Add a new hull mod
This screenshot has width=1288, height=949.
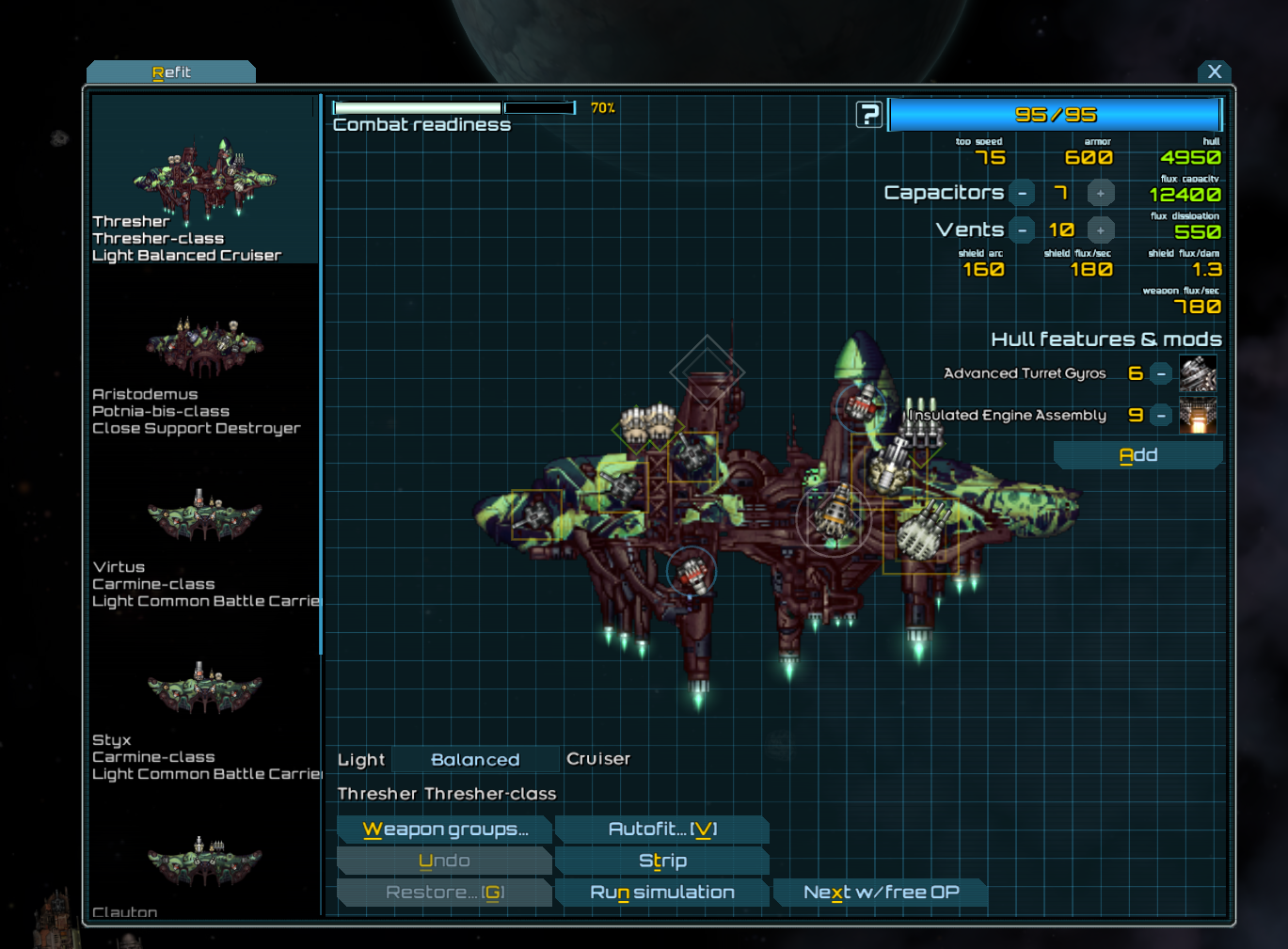coord(1137,455)
